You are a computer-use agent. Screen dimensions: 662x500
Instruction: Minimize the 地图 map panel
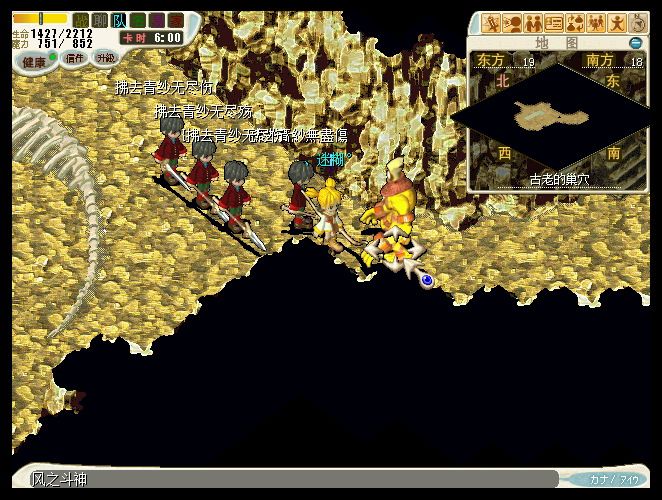635,43
